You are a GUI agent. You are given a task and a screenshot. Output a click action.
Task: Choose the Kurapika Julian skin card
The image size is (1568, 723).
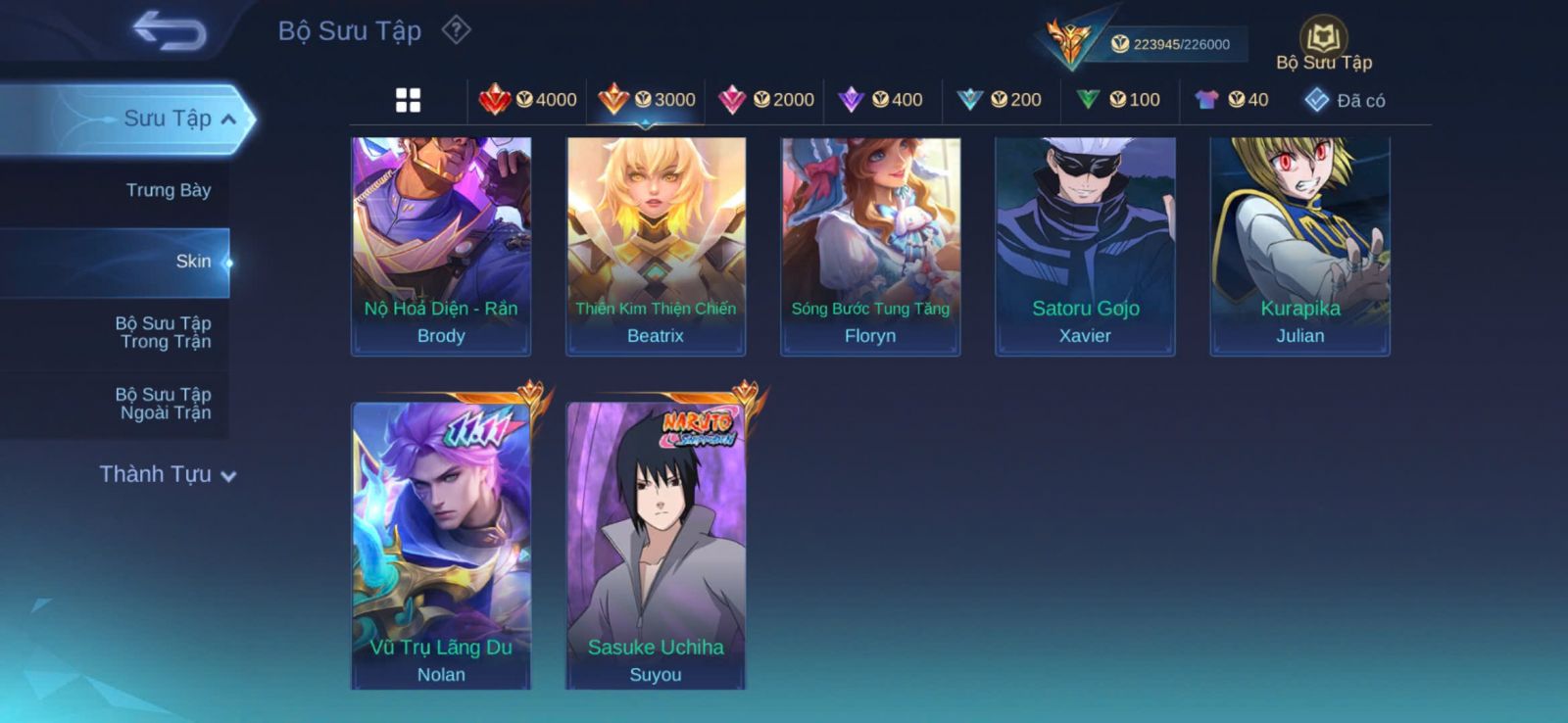click(1299, 245)
